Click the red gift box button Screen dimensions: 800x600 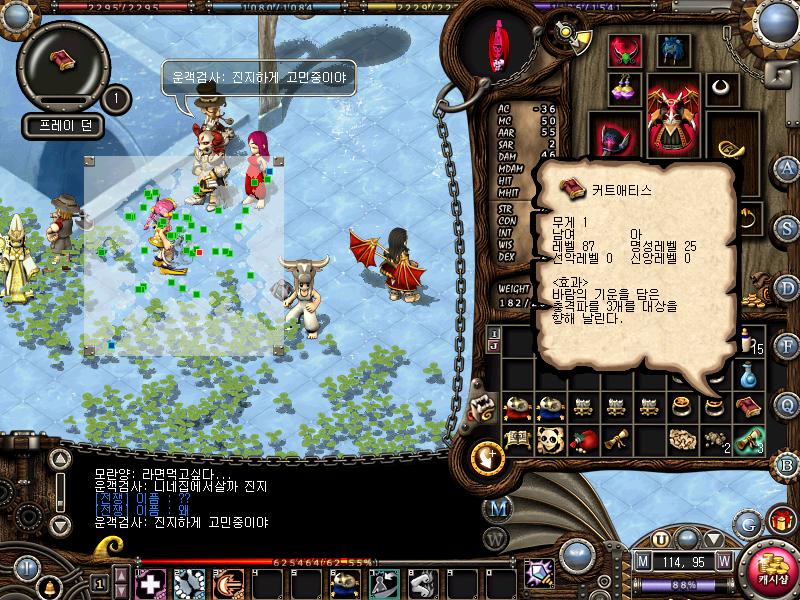[780, 521]
